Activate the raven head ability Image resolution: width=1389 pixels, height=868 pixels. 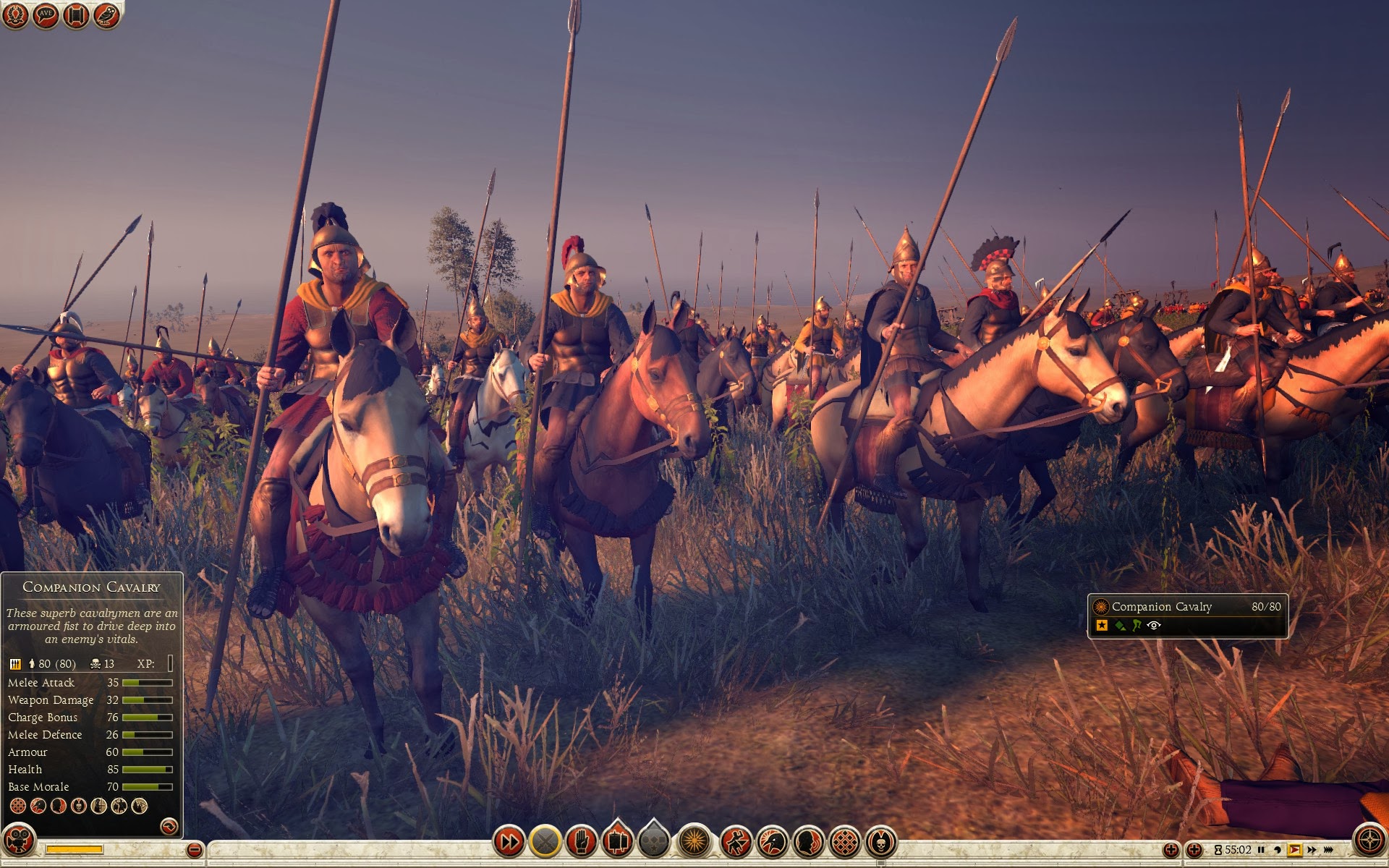click(x=773, y=841)
